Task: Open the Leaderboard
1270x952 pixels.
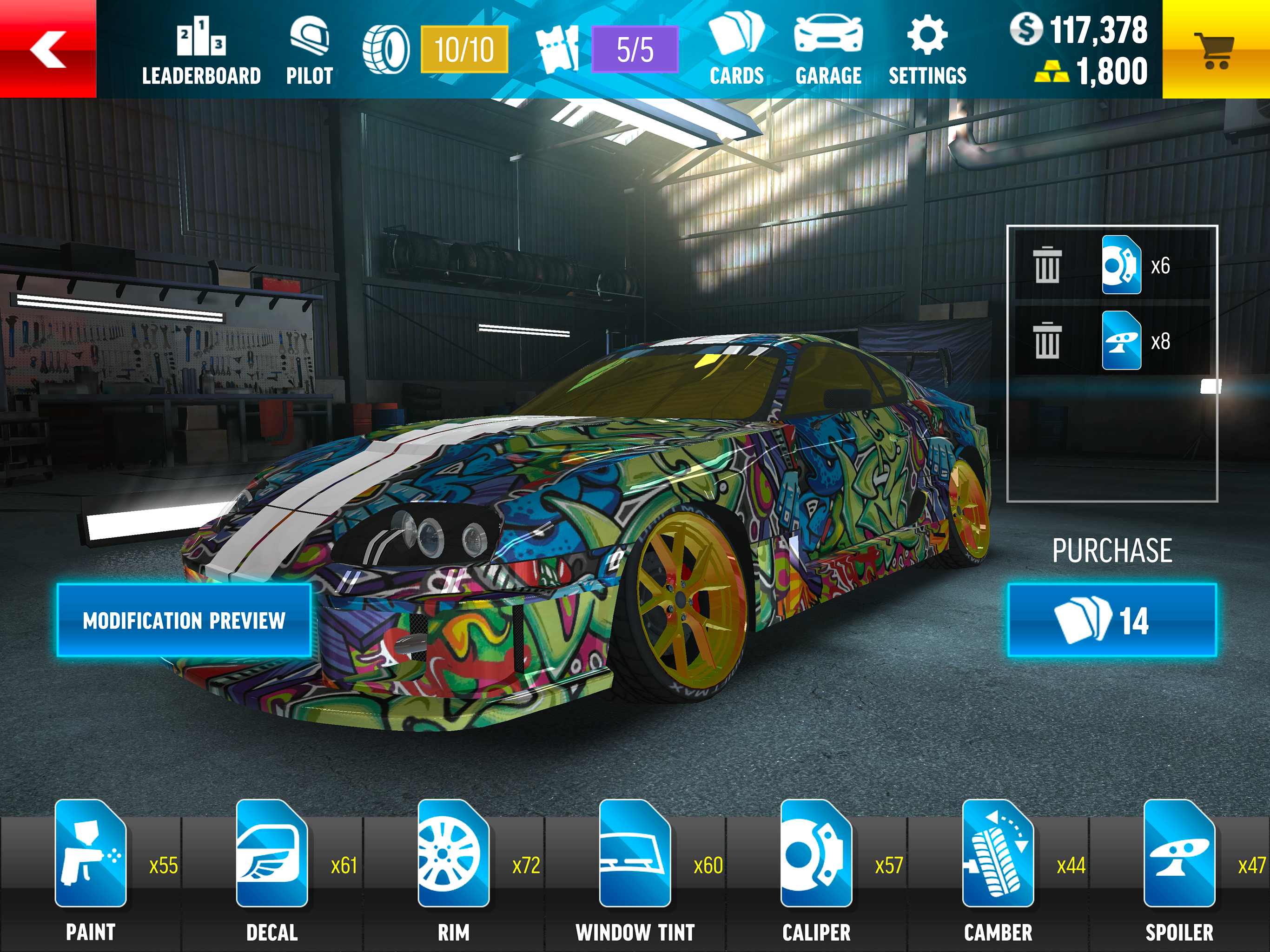Action: (201, 51)
